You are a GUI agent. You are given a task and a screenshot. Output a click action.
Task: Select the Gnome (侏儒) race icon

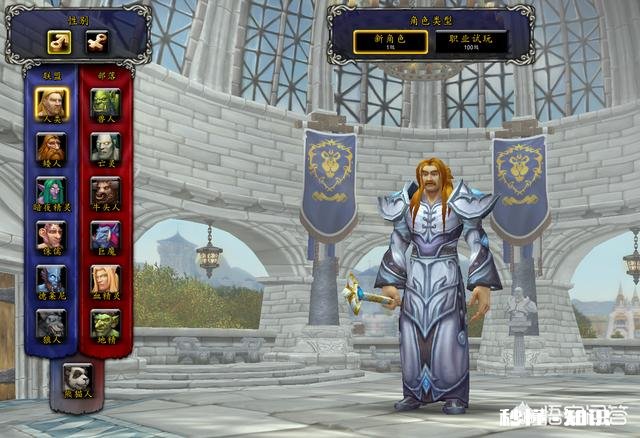[x=51, y=236]
